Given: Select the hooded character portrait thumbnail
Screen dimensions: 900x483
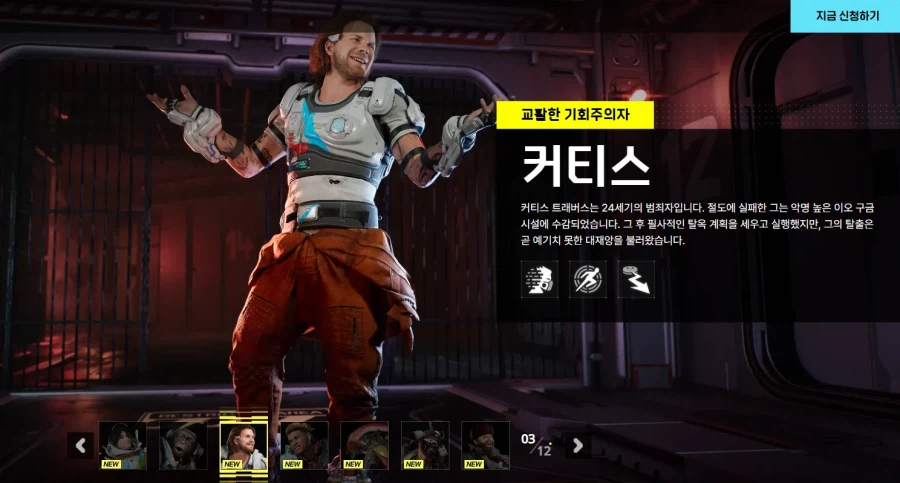Looking at the screenshot, I should [x=123, y=445].
